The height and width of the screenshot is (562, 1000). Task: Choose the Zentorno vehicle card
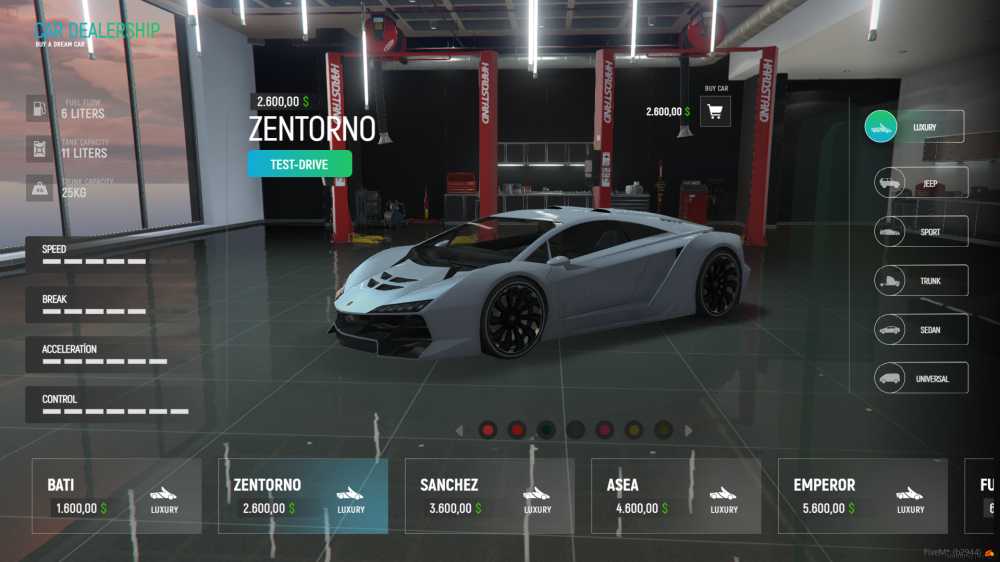(x=303, y=496)
